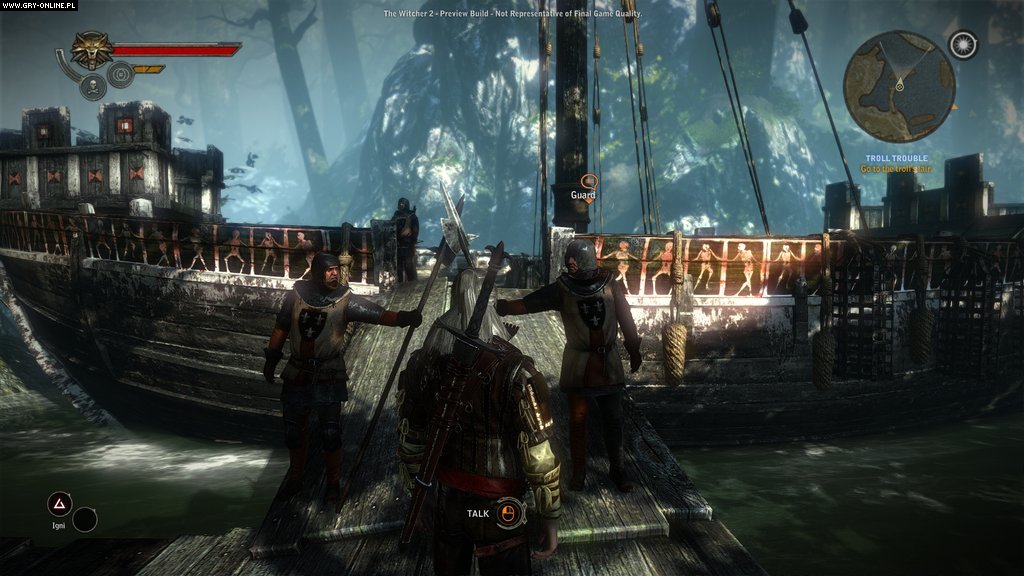The width and height of the screenshot is (1024, 576).
Task: Open the circular minimap
Action: (898, 86)
